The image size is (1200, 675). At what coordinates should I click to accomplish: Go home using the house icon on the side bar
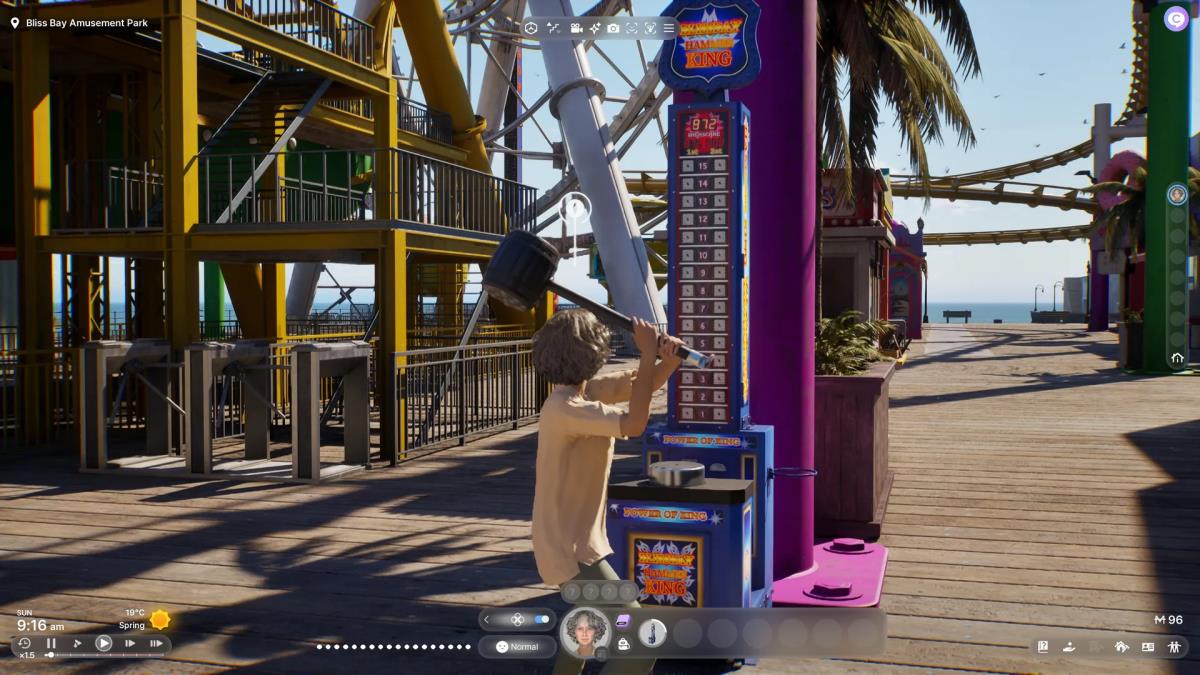[1177, 357]
